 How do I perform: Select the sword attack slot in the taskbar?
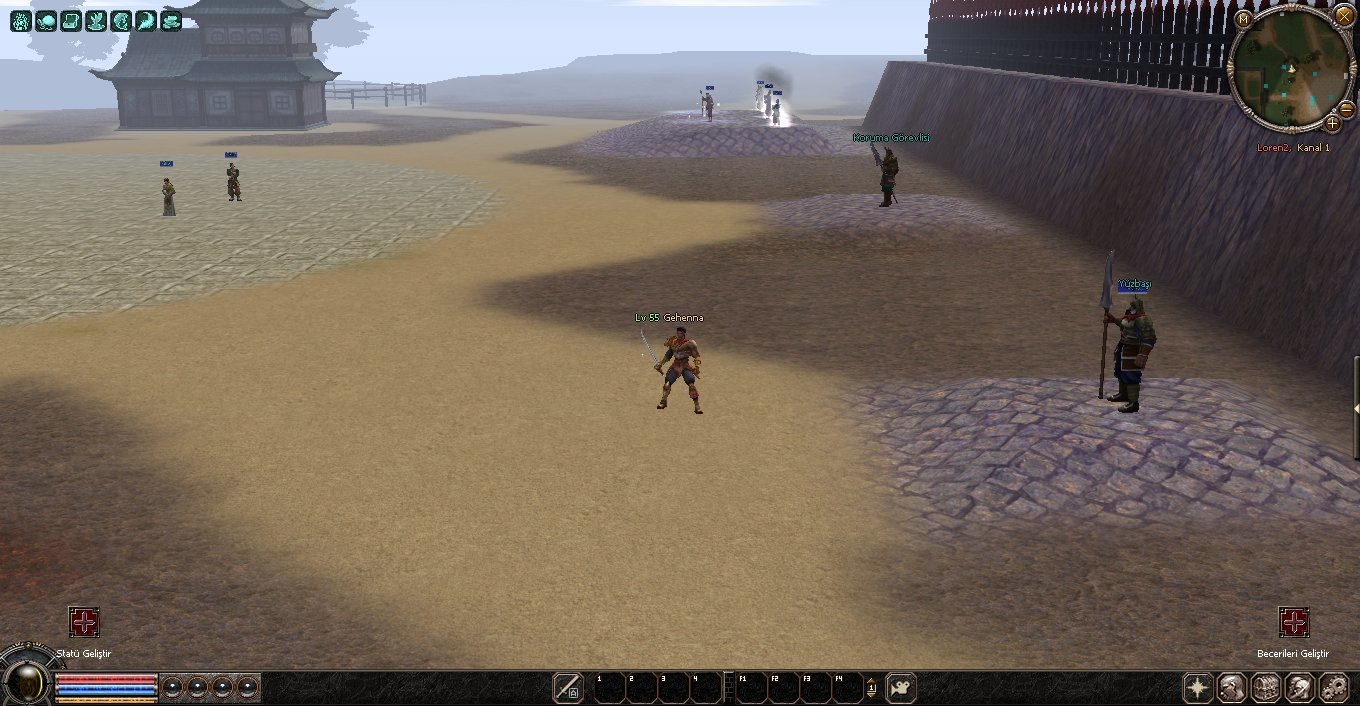pos(568,688)
